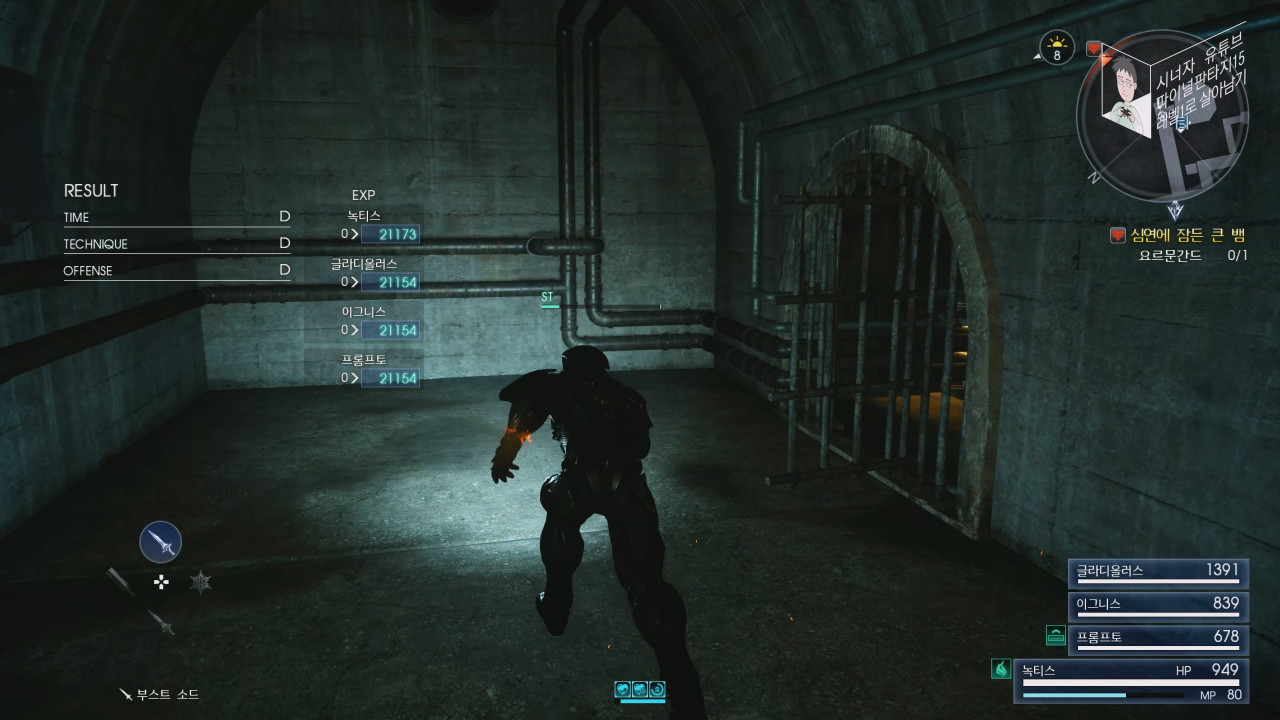Equip the dagger in the bottom weapon slot

tap(161, 621)
